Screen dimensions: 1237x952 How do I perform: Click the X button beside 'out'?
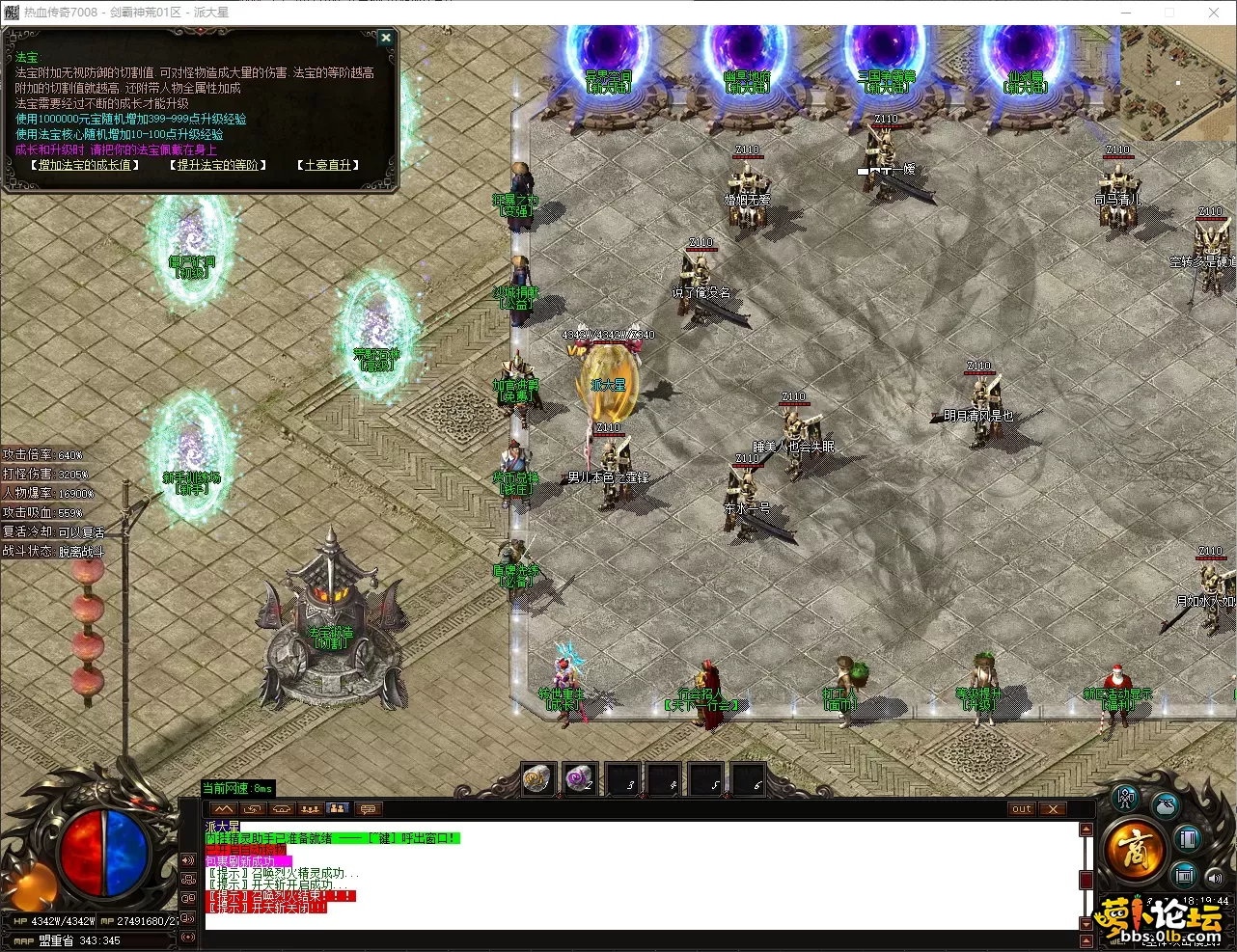tap(1053, 809)
